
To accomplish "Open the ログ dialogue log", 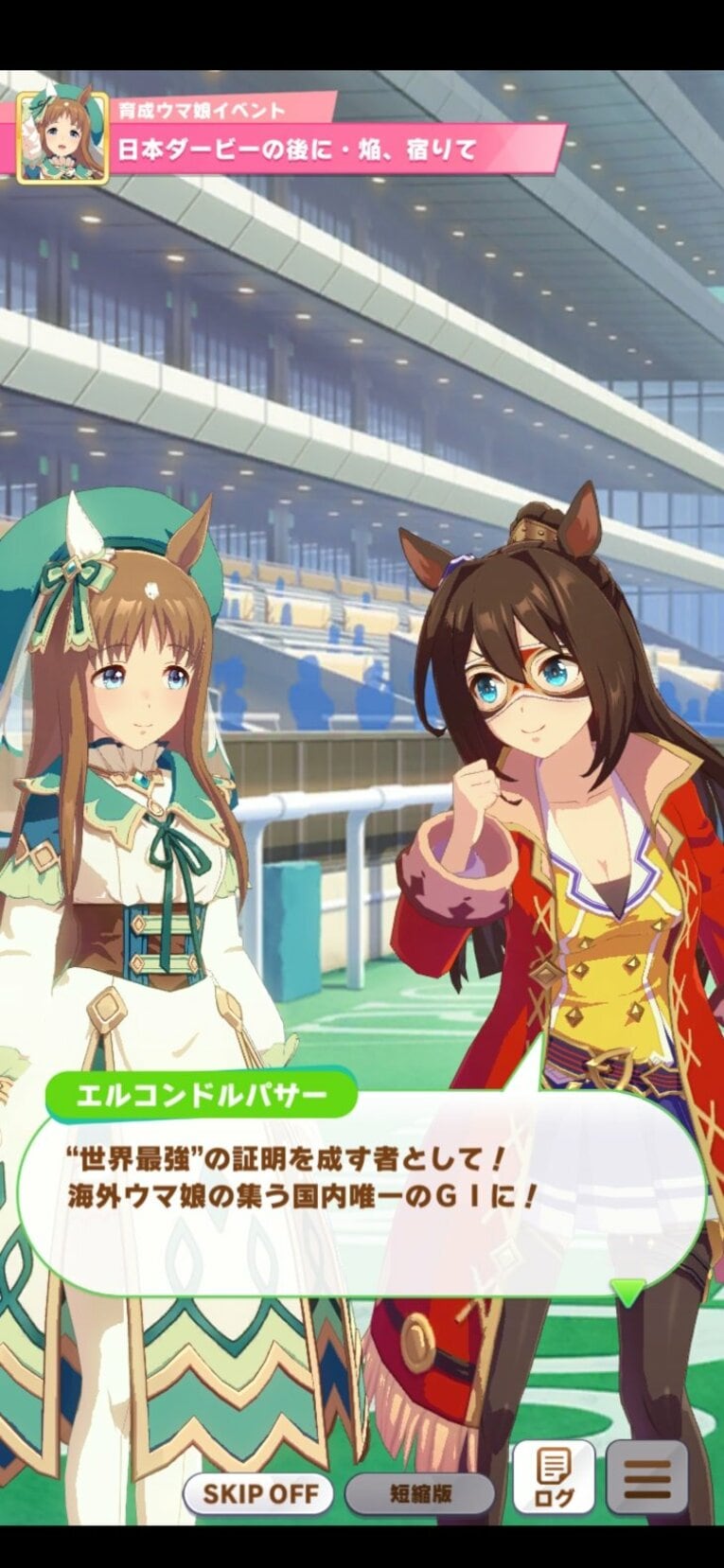I will pyautogui.click(x=553, y=1478).
